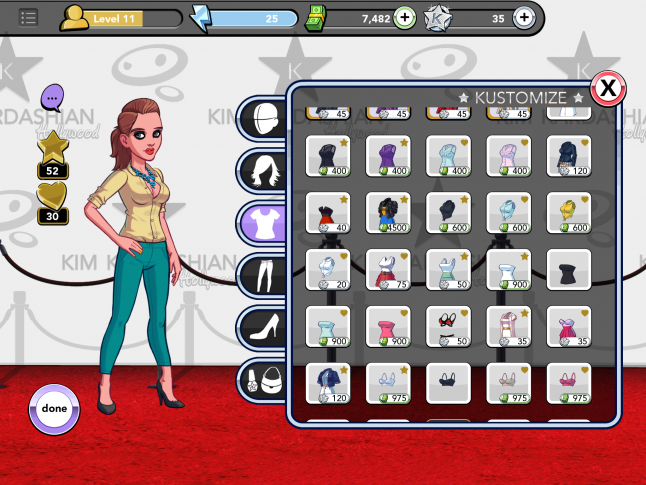Open the list menu icon
The width and height of the screenshot is (646, 485).
[x=28, y=17]
